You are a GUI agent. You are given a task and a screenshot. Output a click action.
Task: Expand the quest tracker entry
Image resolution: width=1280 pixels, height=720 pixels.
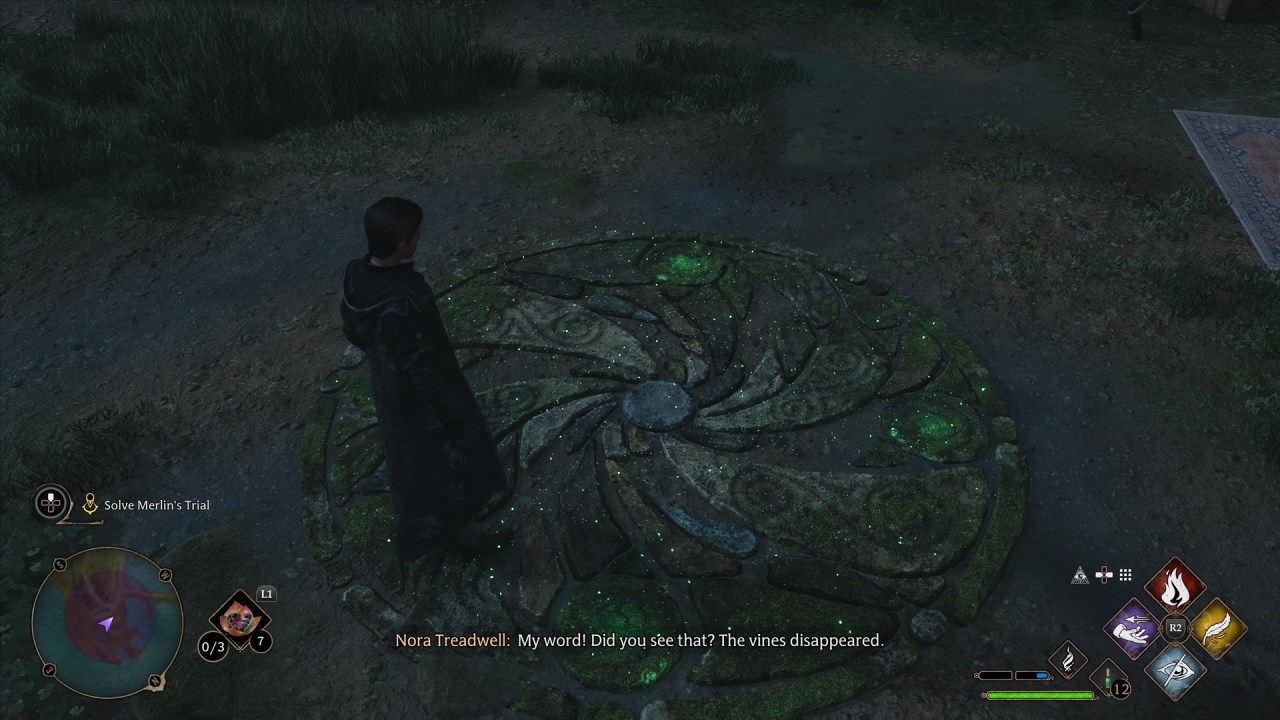(x=50, y=504)
